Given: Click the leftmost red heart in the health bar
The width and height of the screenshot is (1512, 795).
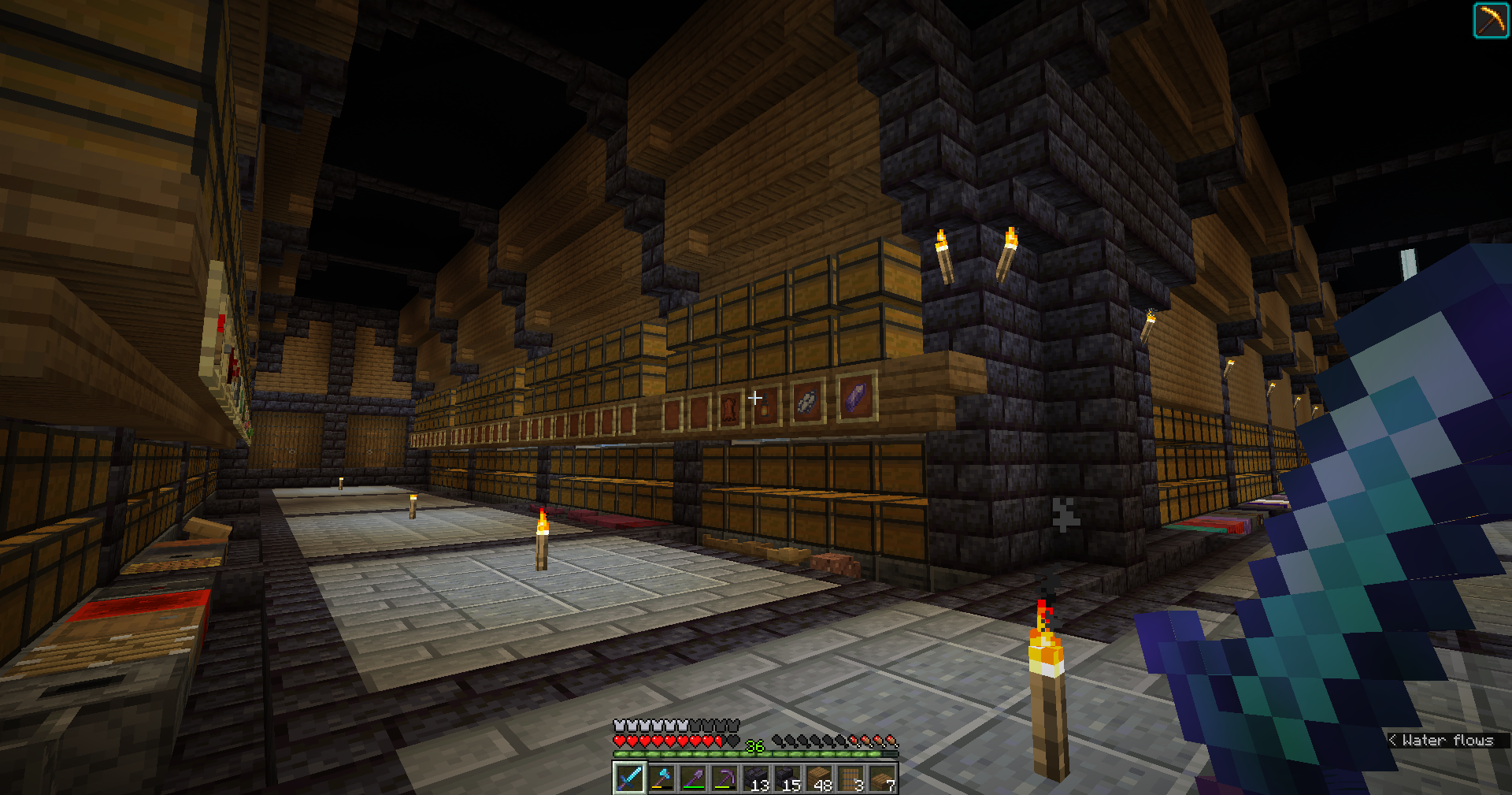Looking at the screenshot, I should [x=621, y=741].
